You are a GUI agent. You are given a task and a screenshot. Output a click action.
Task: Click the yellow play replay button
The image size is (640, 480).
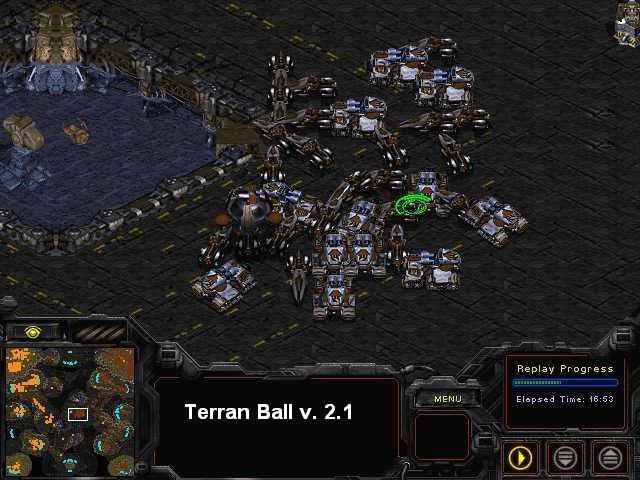tap(520, 458)
